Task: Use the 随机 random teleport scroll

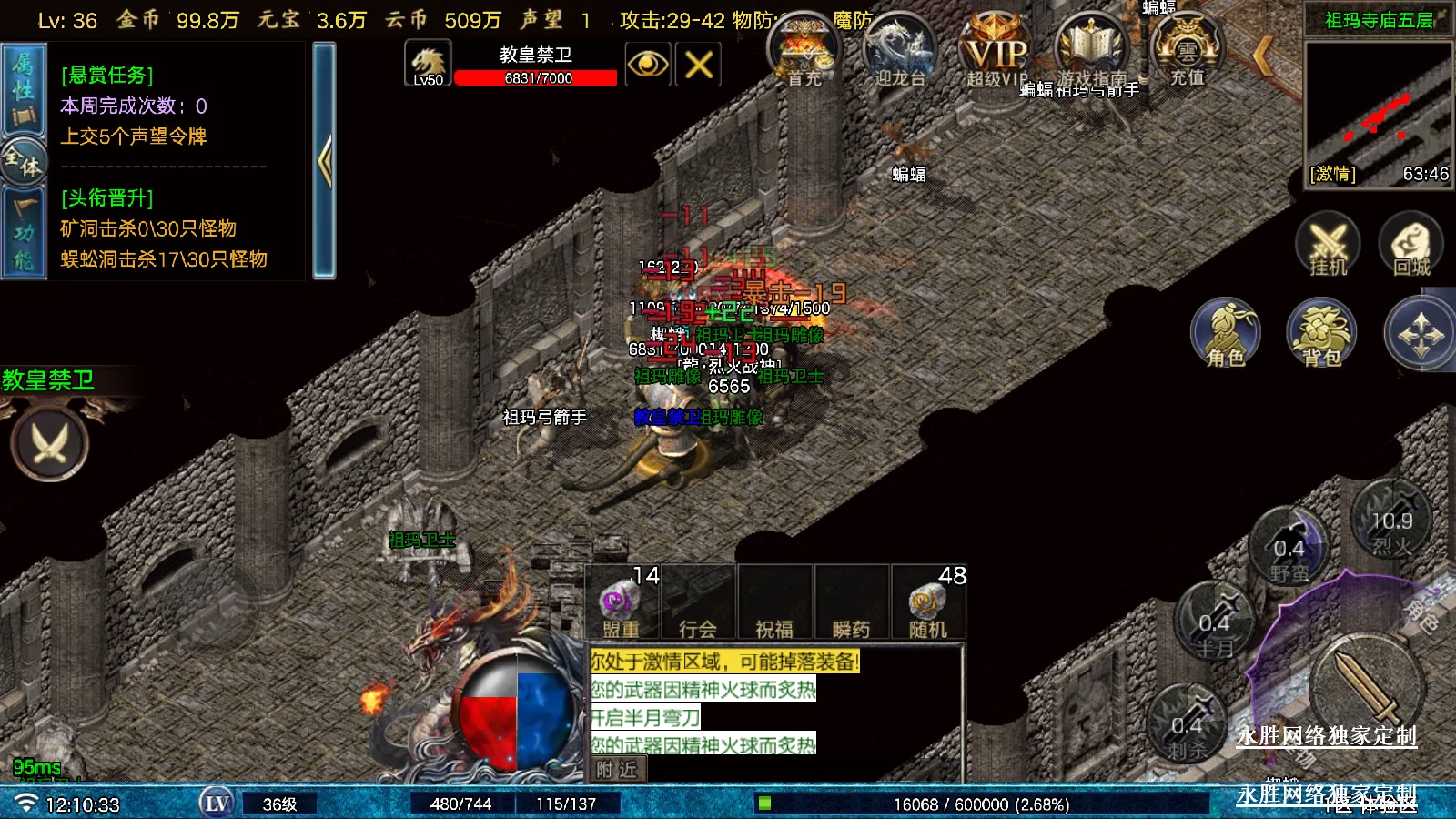Action: [927, 604]
